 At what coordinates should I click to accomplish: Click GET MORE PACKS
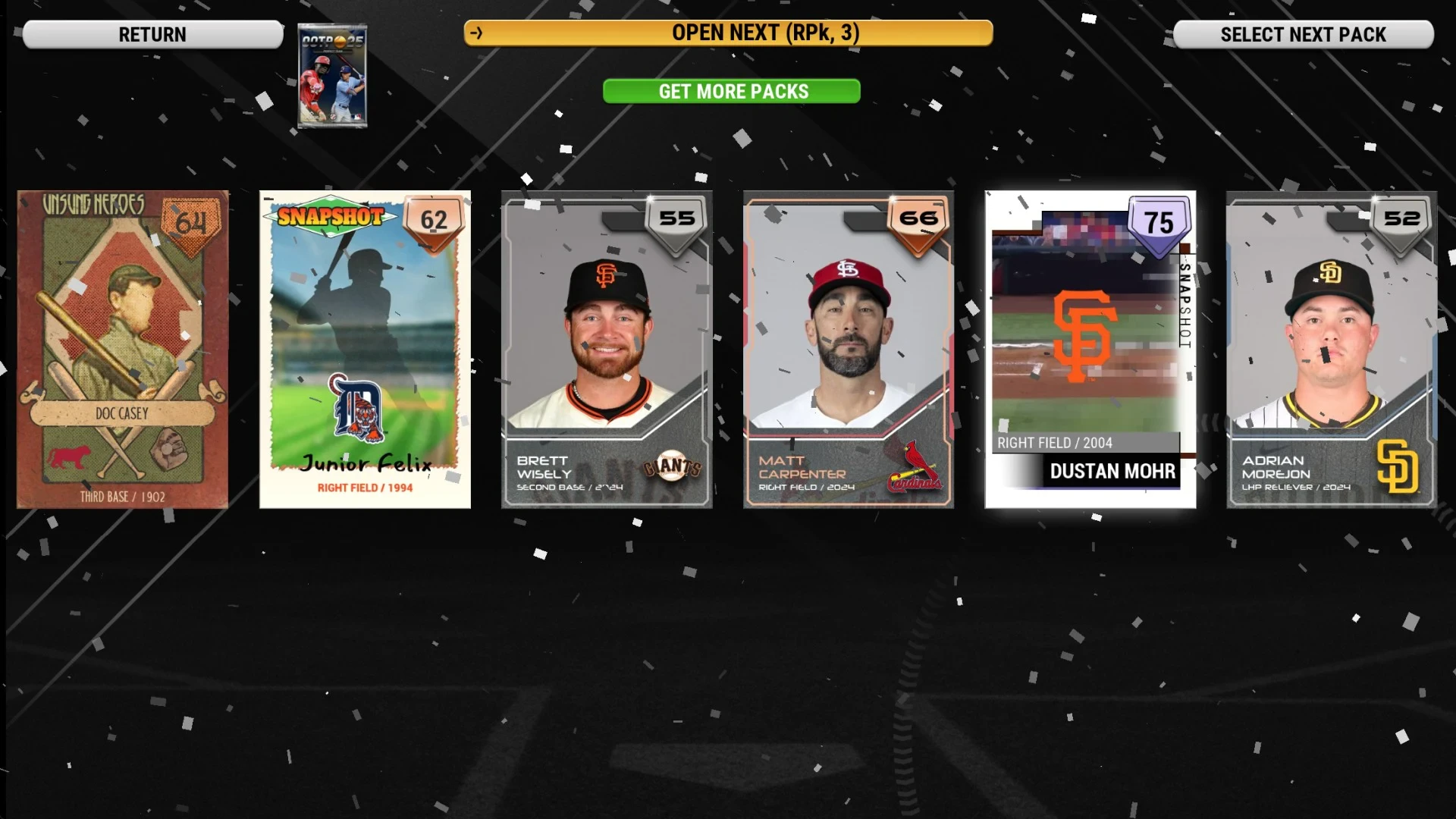click(732, 91)
